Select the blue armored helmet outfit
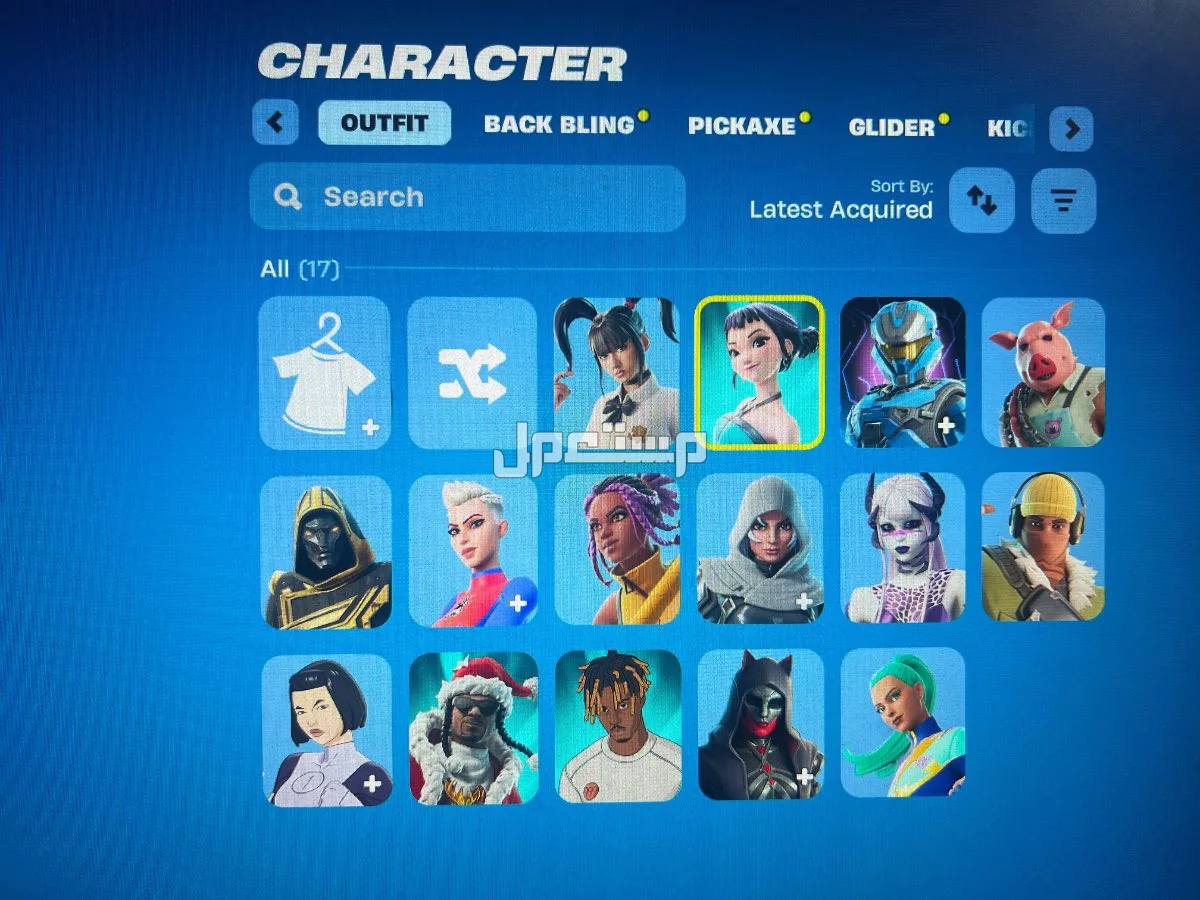Screen dimensions: 1200x900 [x=902, y=372]
